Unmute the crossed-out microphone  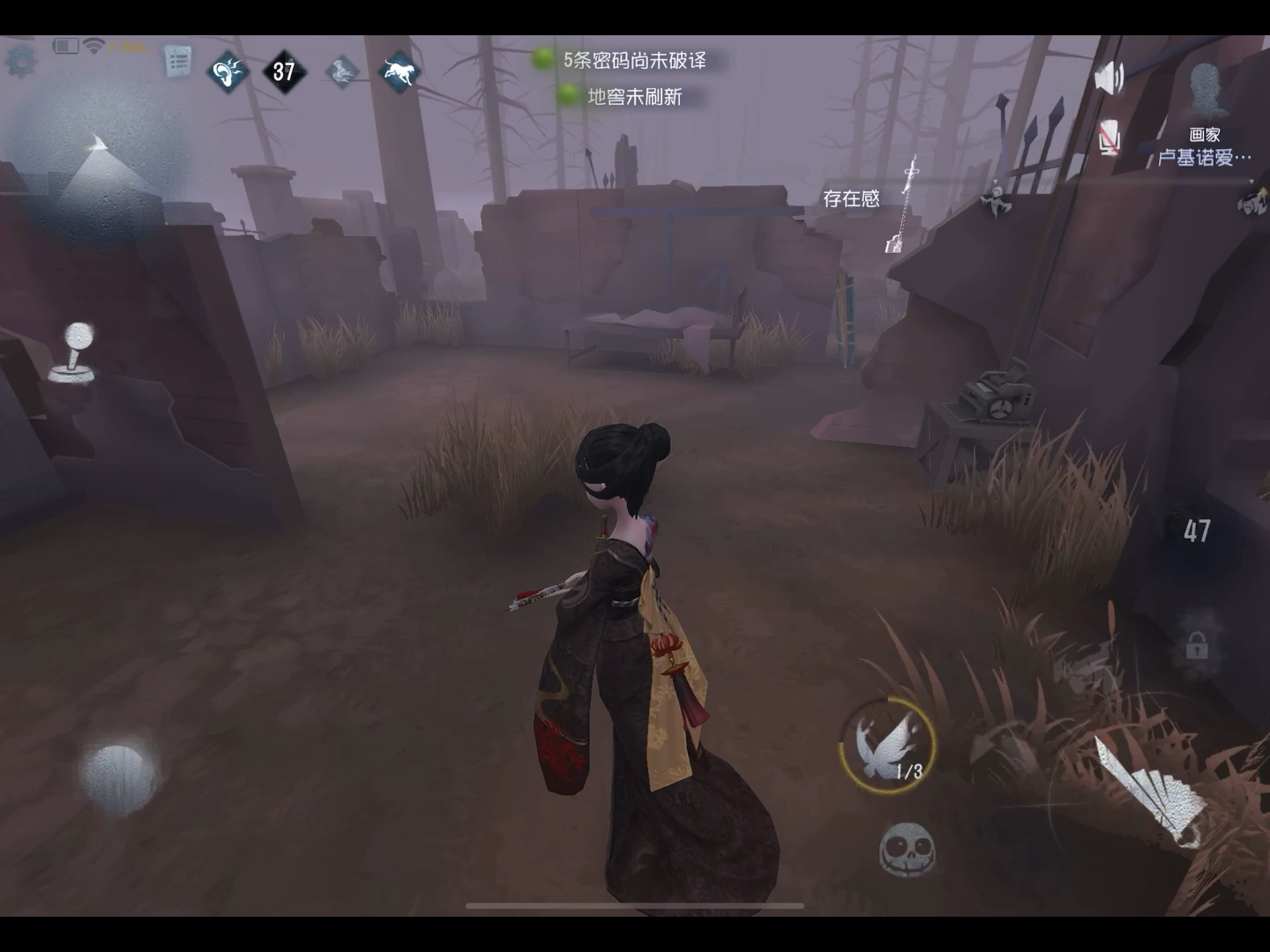pos(1109,138)
